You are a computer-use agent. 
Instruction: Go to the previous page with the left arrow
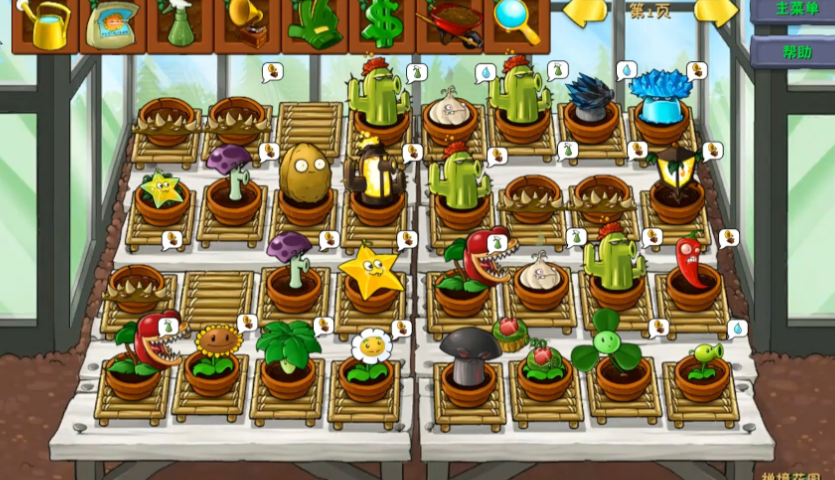[587, 12]
